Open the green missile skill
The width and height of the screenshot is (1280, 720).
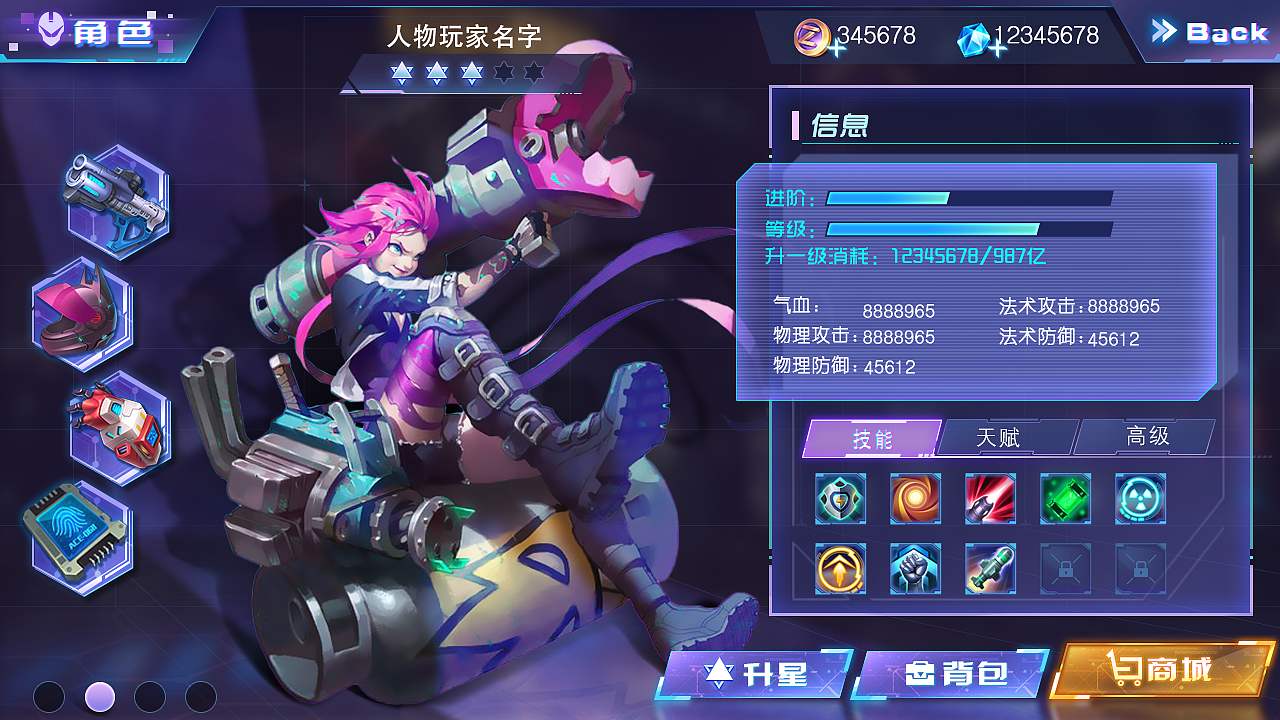pos(990,570)
